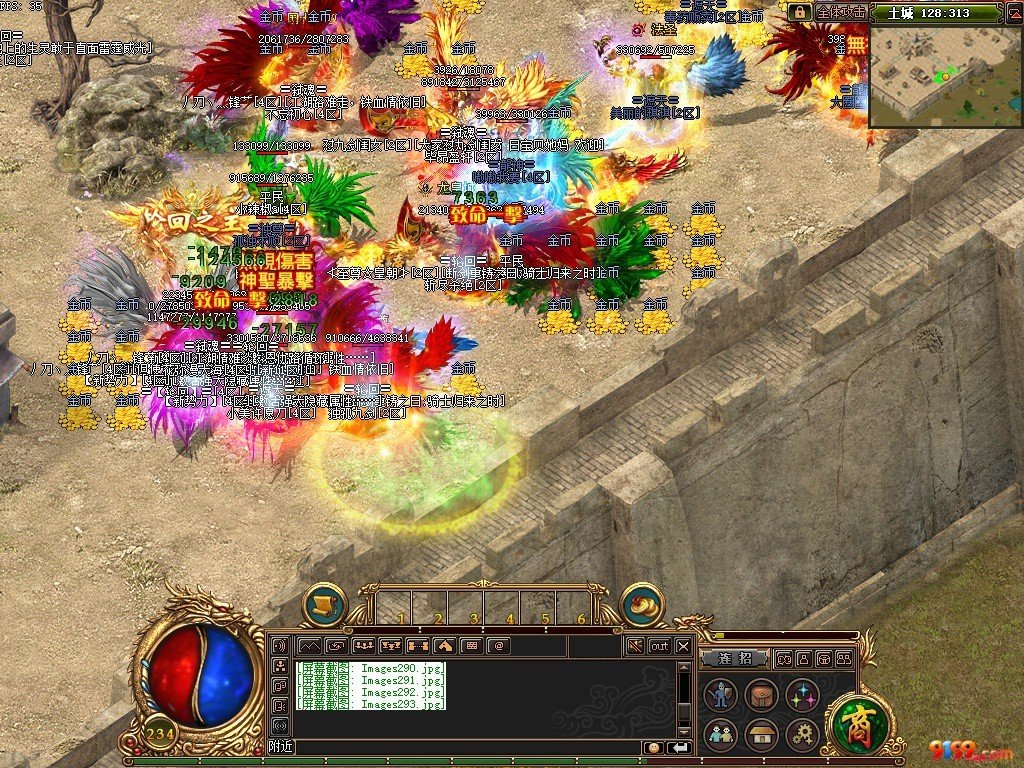Select the 附近 chat channel selector
1024x768 pixels.
pos(281,747)
